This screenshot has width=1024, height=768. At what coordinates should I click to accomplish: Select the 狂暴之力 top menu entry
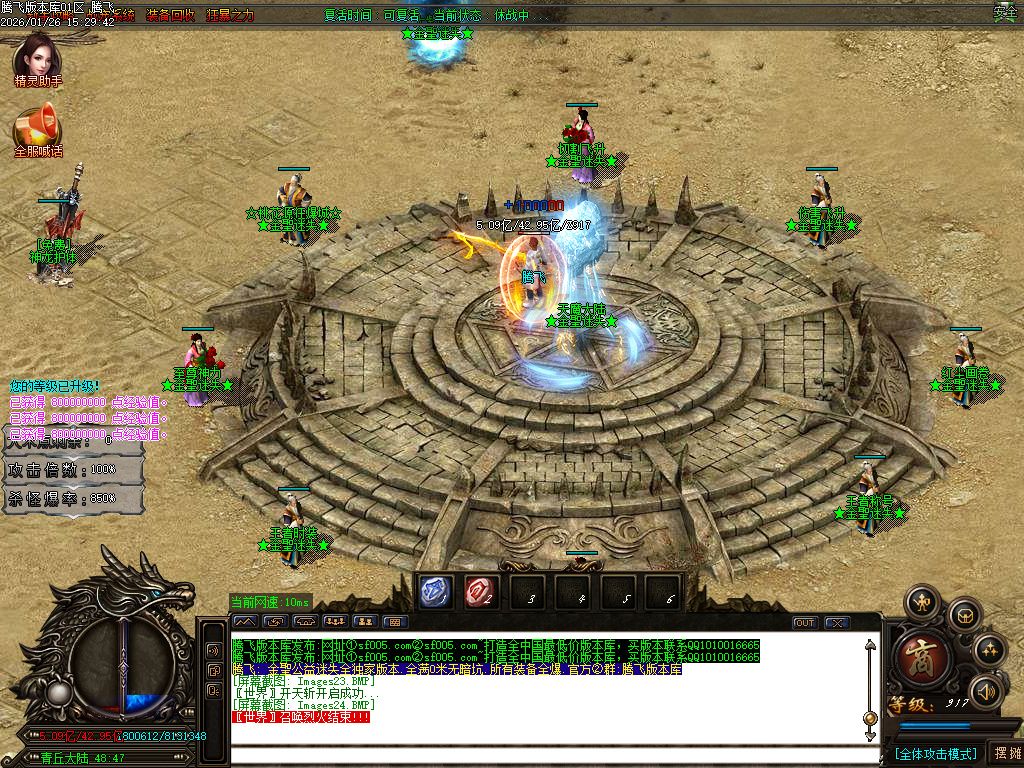(x=230, y=15)
